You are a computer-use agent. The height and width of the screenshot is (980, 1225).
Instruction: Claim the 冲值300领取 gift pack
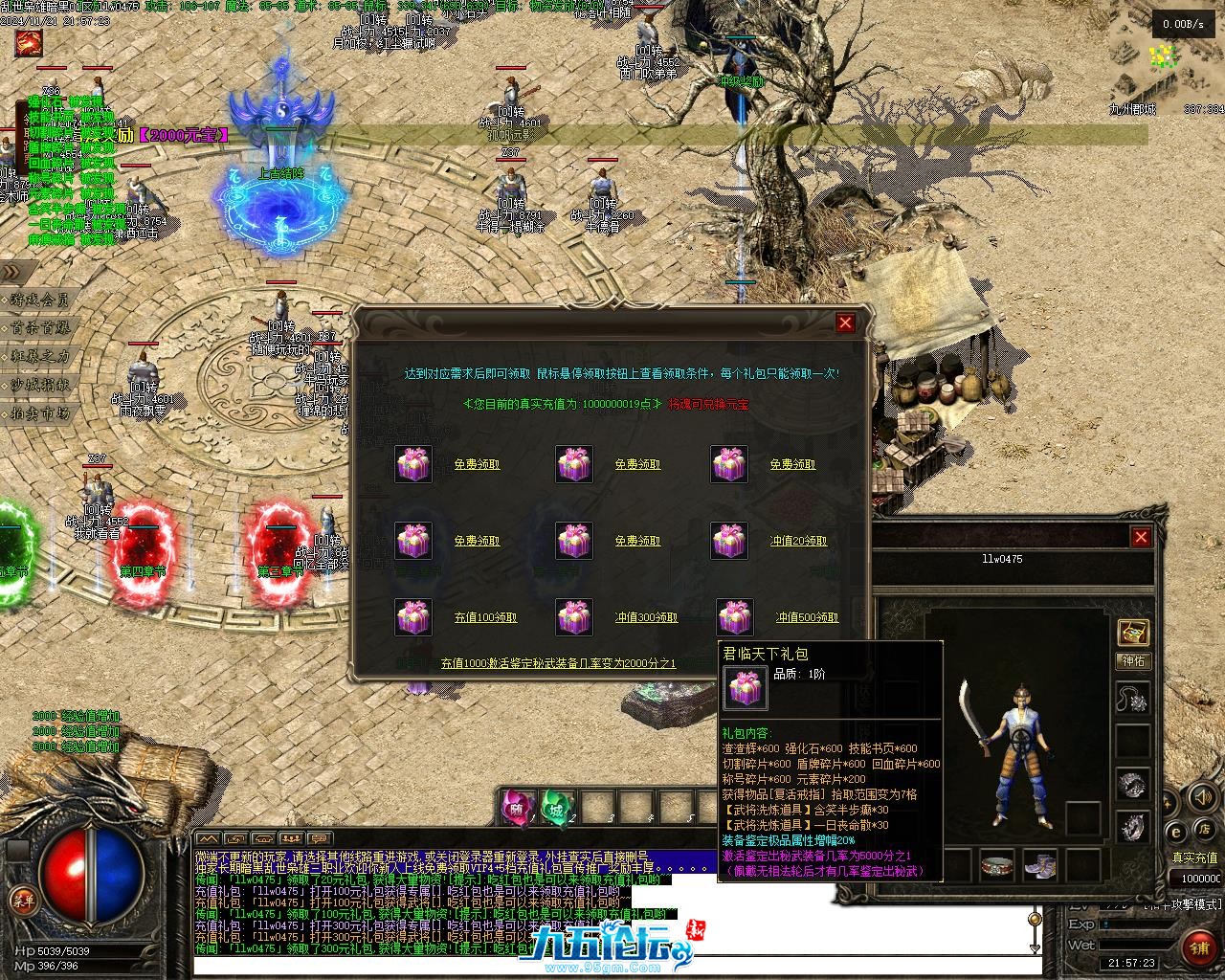coord(646,618)
